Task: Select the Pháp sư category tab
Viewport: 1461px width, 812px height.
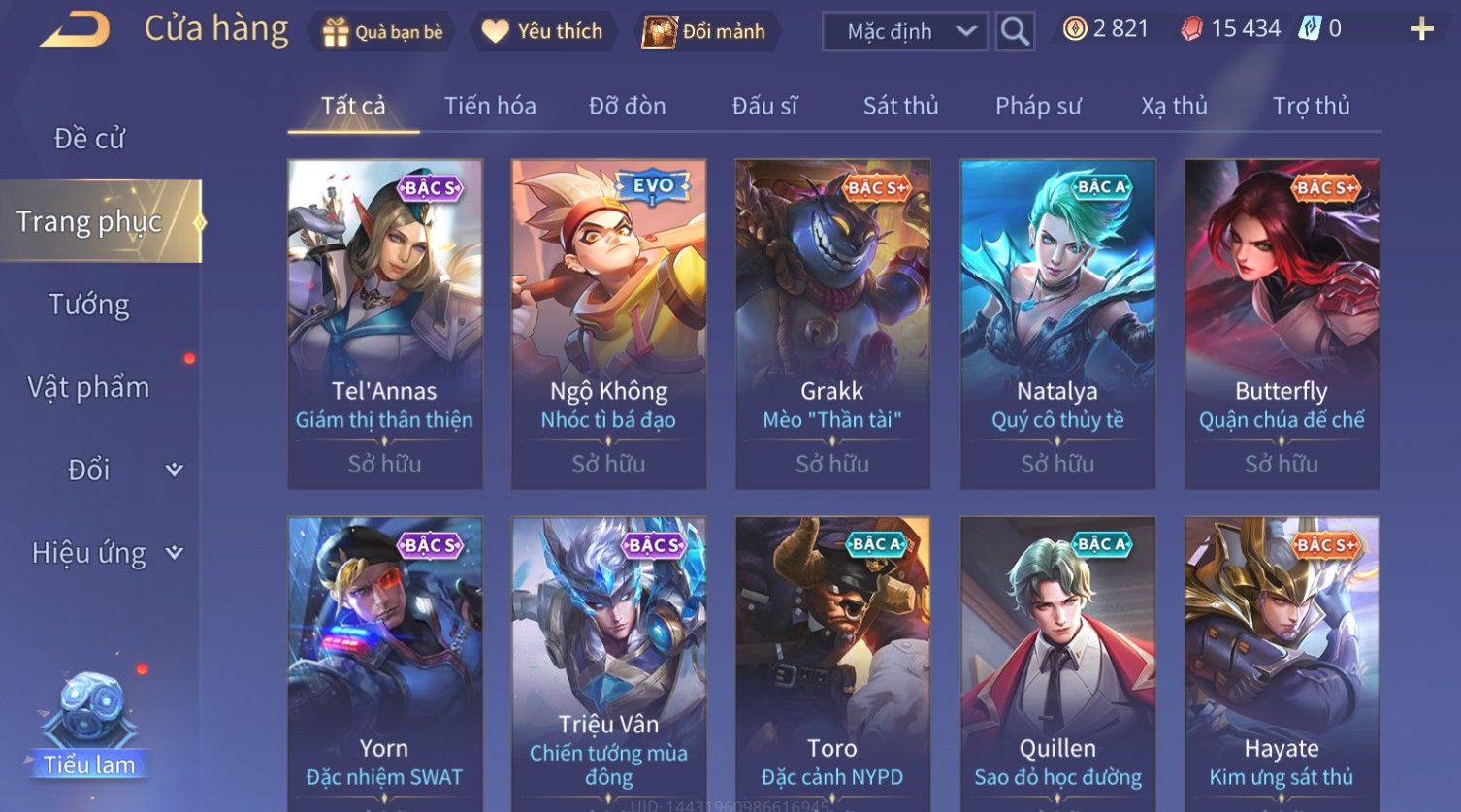Action: [1038, 106]
